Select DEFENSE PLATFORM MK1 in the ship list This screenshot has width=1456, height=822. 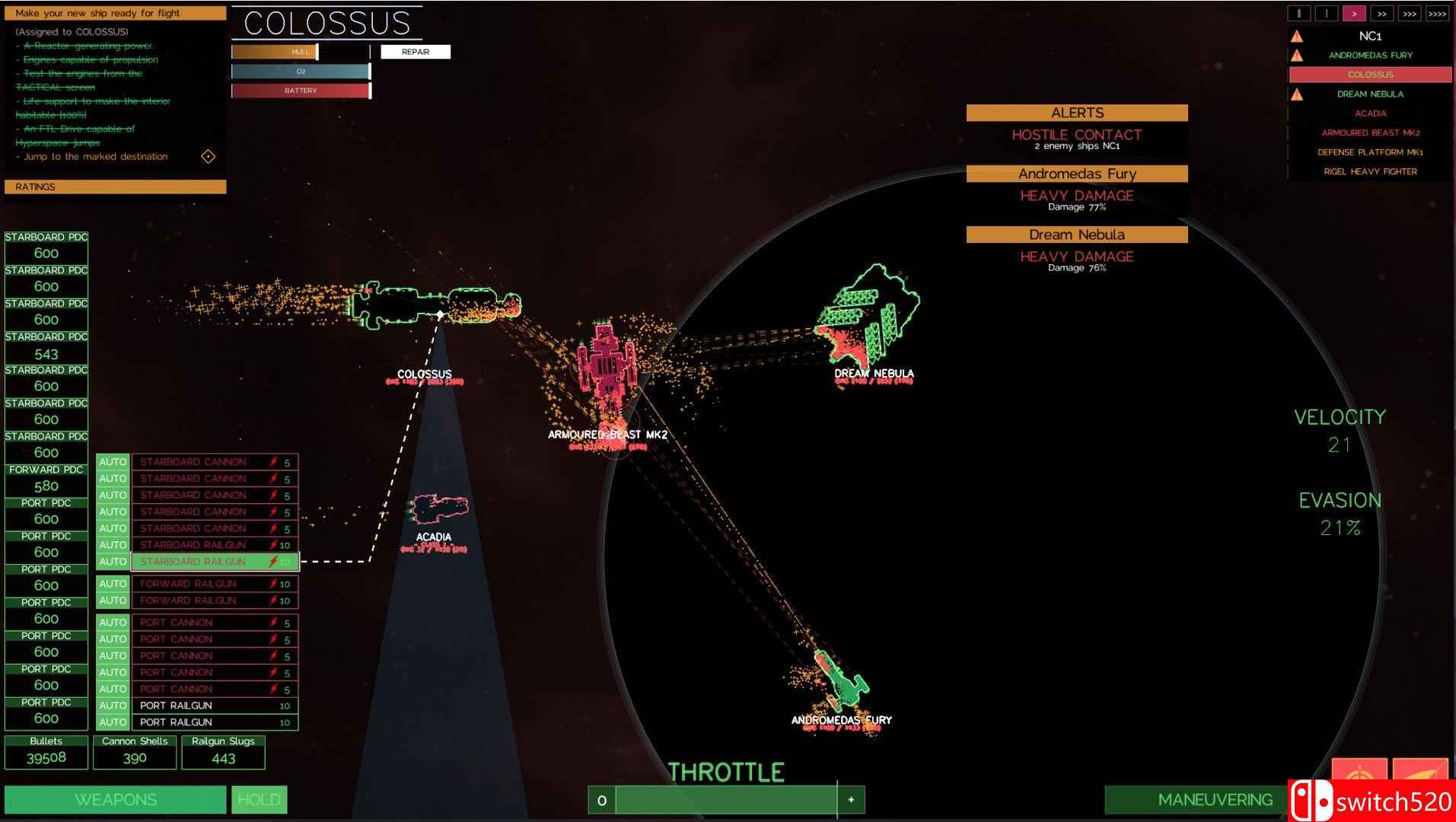[1370, 152]
